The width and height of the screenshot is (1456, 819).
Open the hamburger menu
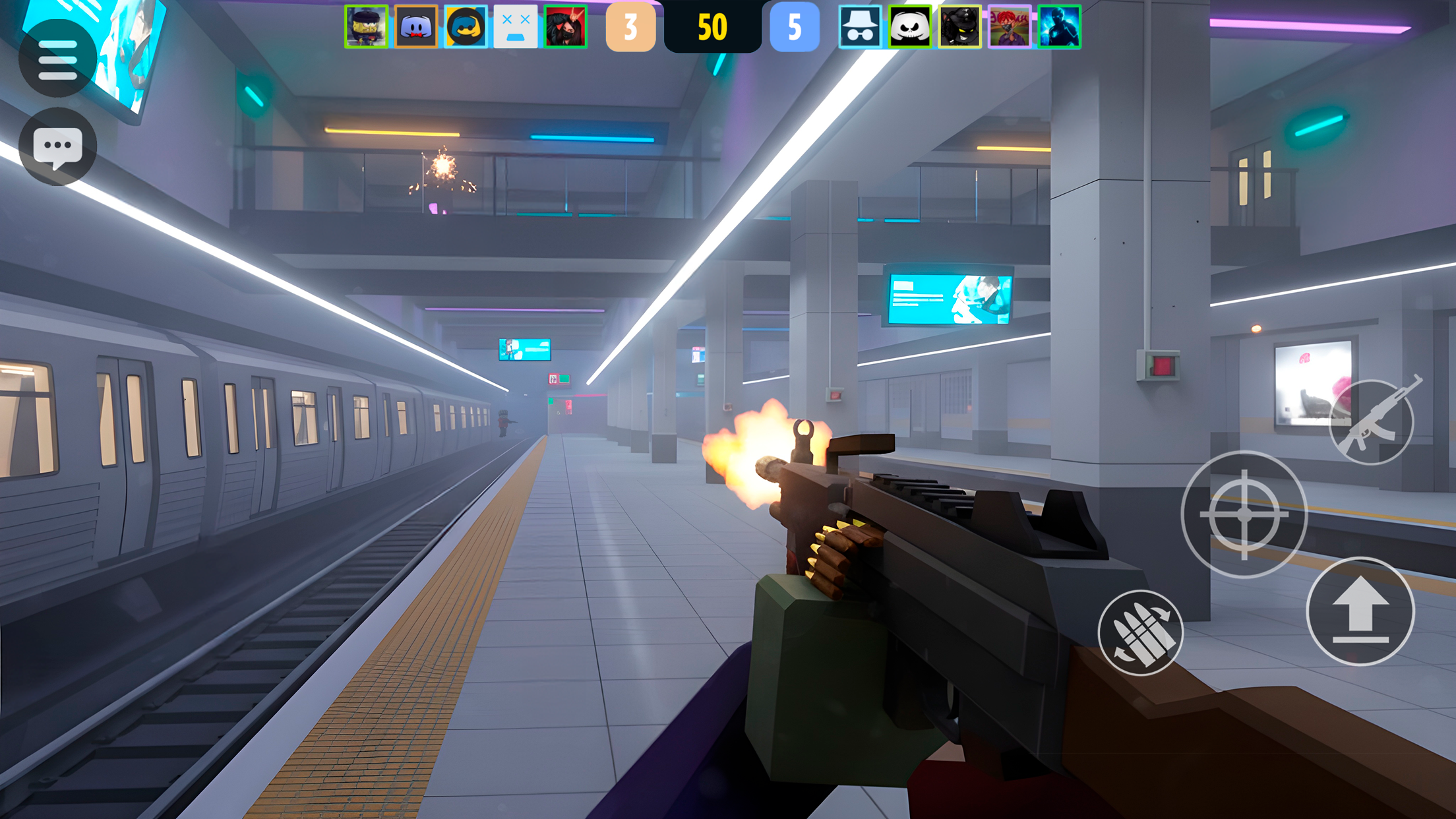point(57,59)
